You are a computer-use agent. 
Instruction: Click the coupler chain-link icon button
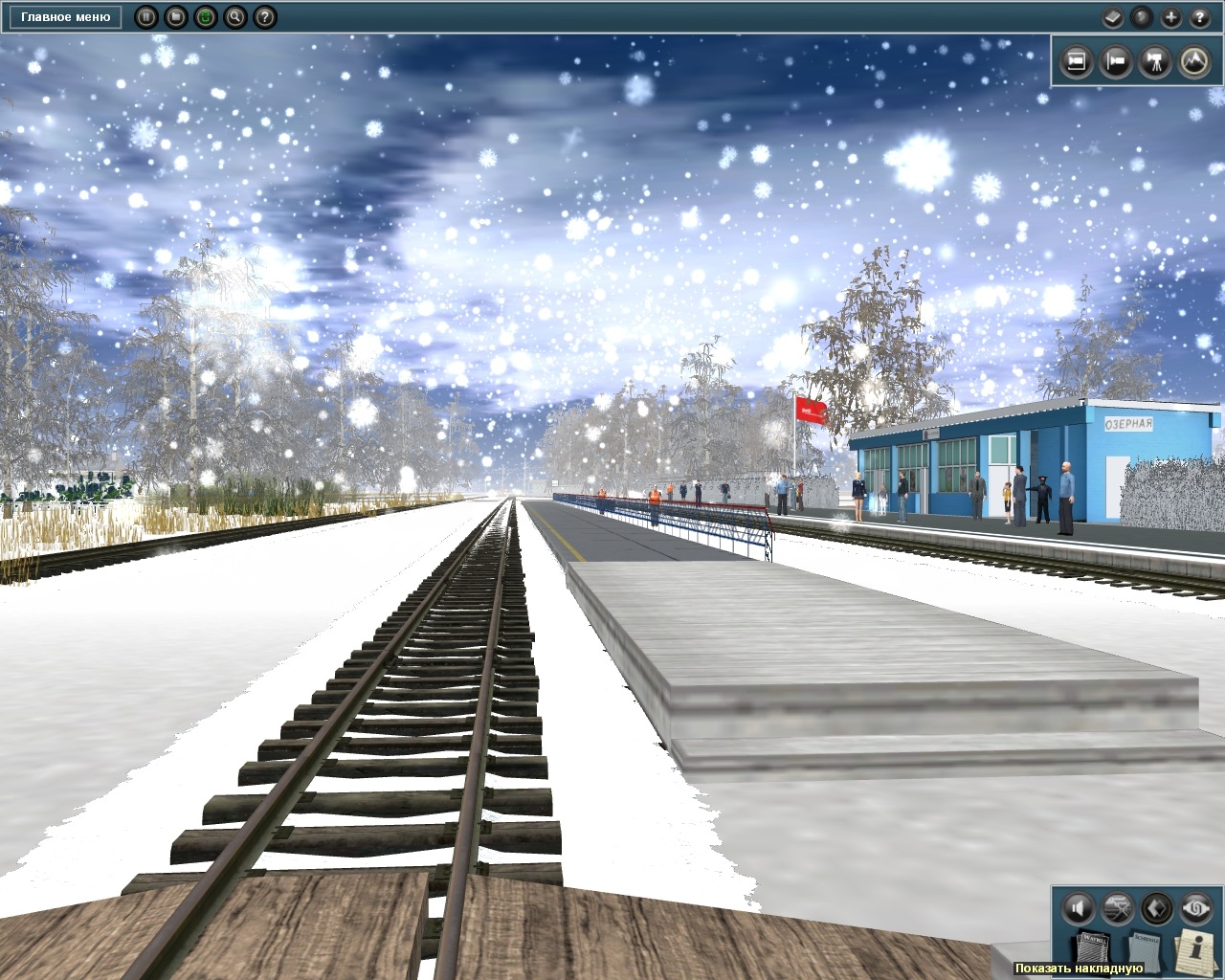pos(1196,907)
